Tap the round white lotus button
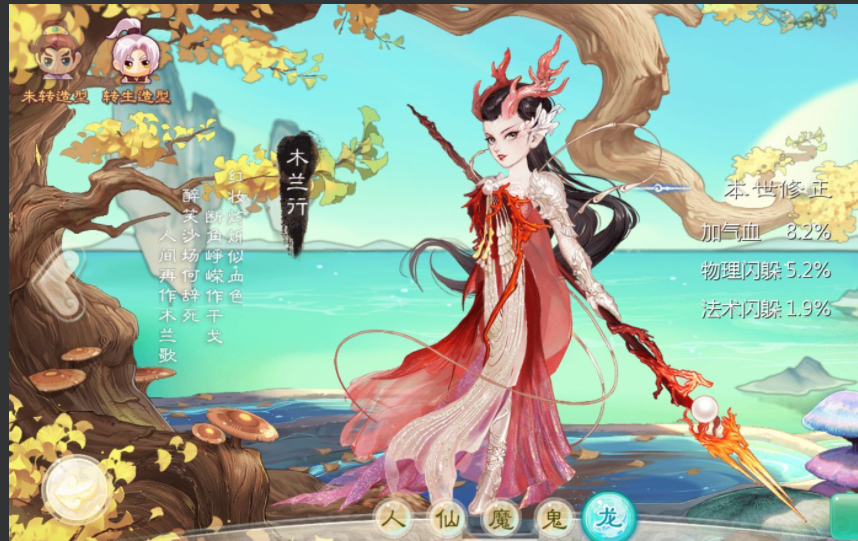Viewport: 858px width, 541px height. point(75,489)
